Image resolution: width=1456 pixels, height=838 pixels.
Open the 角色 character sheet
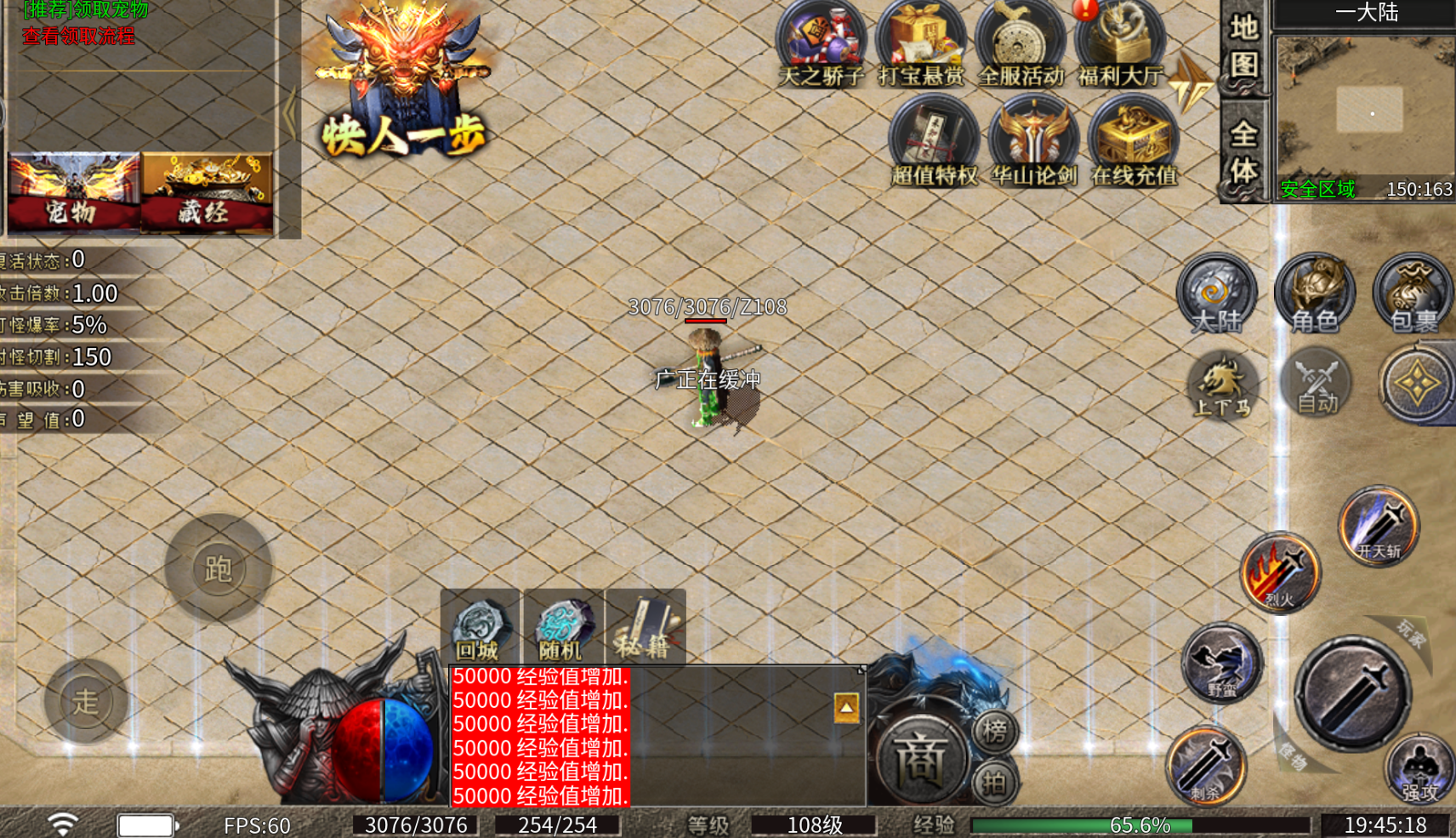tap(1314, 294)
